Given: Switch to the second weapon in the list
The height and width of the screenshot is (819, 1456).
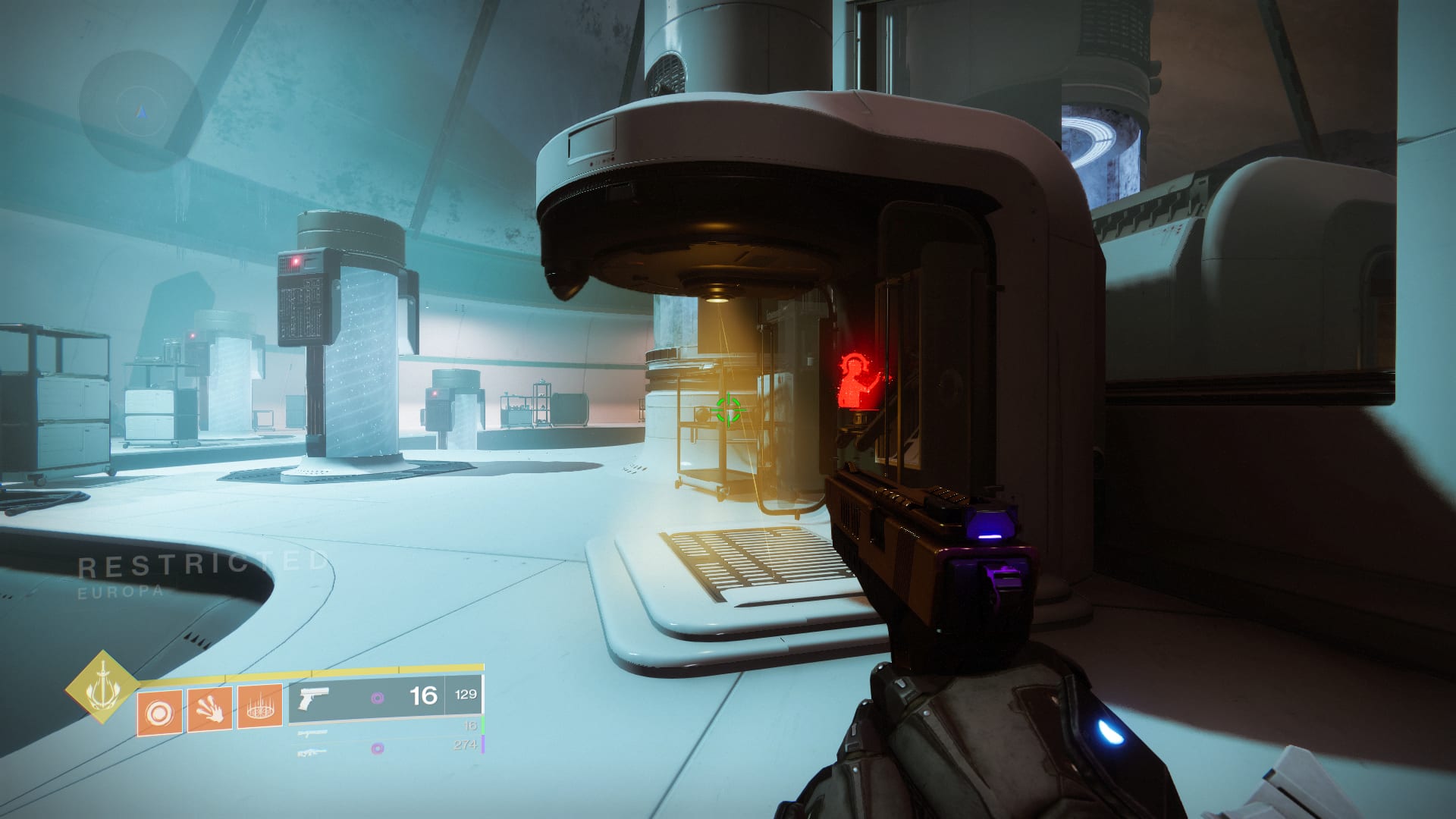Looking at the screenshot, I should pos(385,730).
